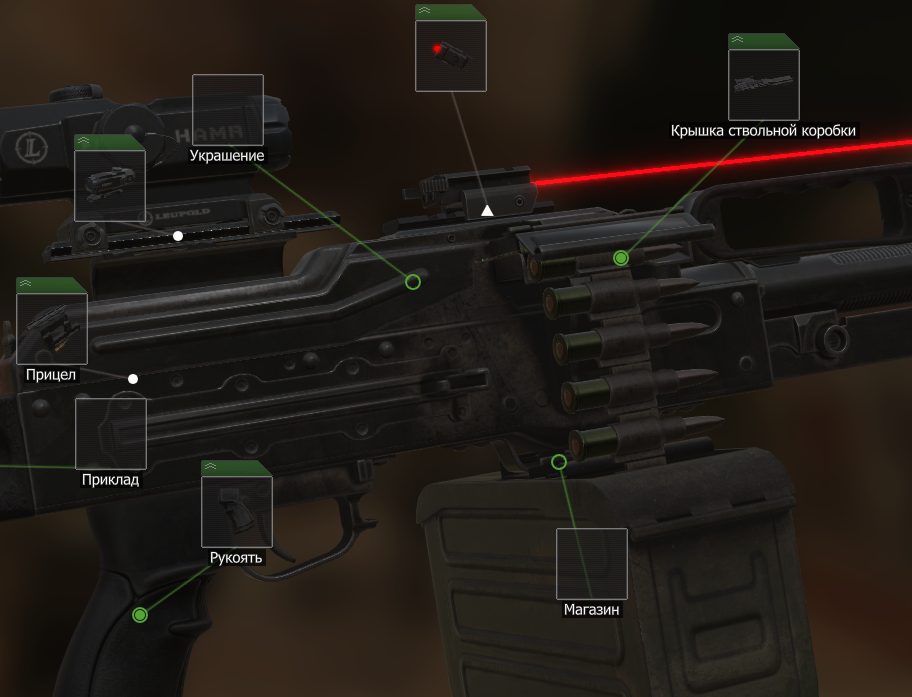Select the Украшение slot
The image size is (912, 697).
(227, 110)
